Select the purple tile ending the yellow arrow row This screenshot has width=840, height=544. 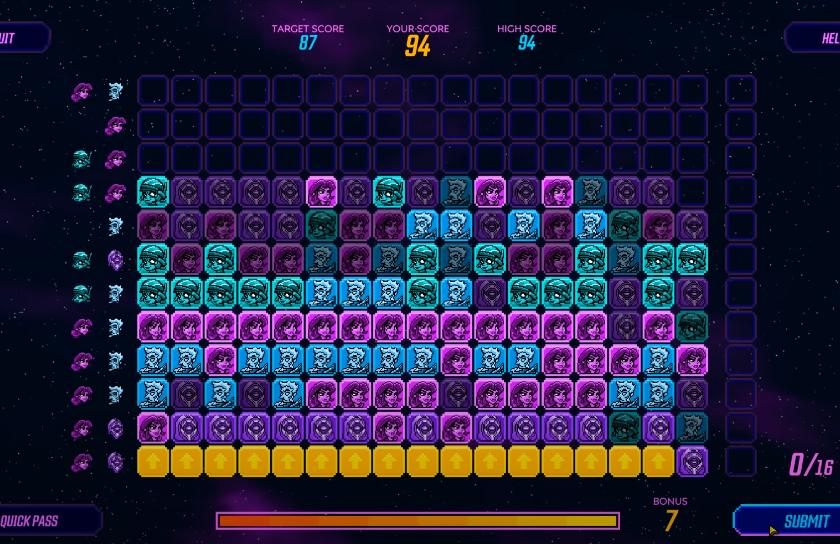[x=692, y=461]
